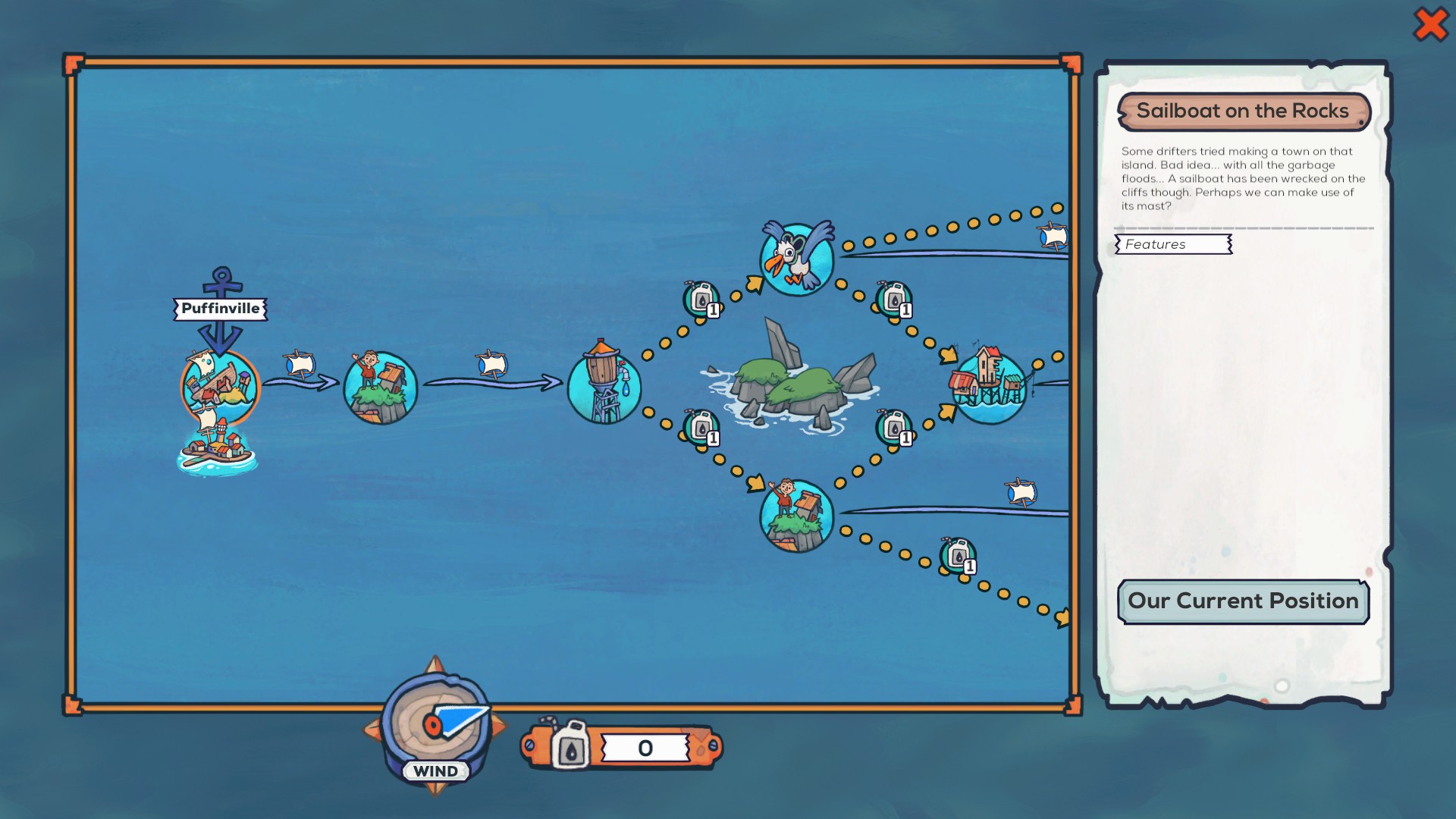
Task: Pick the stilt house village node
Action: click(x=989, y=385)
